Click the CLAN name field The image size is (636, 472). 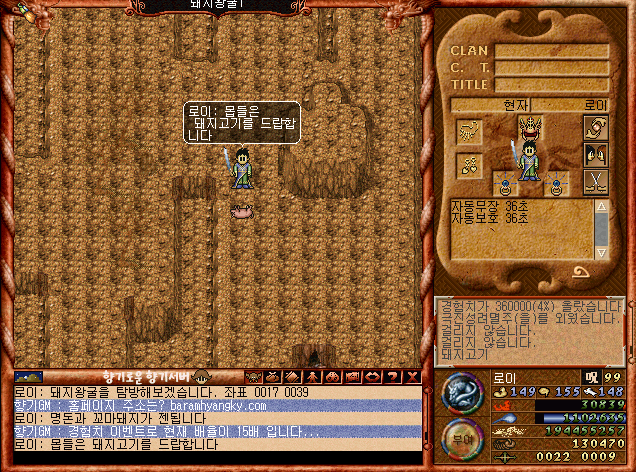point(552,51)
